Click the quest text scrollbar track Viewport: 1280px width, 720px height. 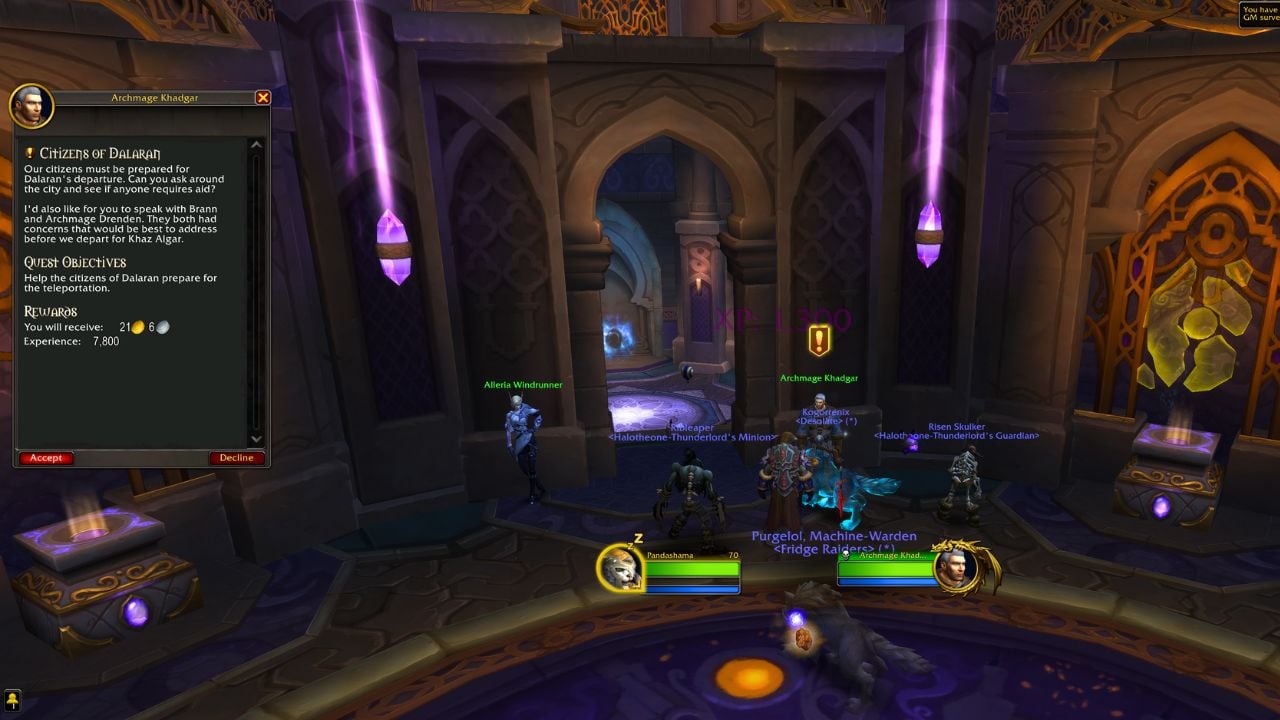(x=255, y=290)
